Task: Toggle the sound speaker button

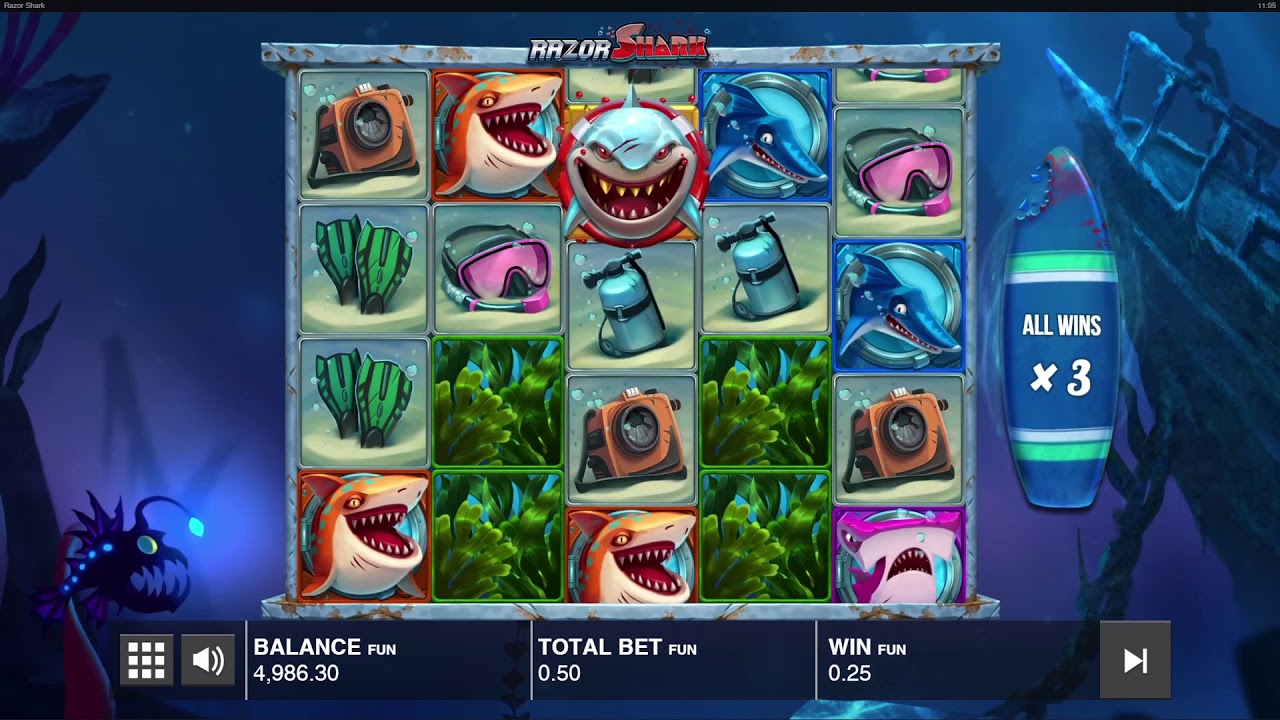Action: [208, 660]
